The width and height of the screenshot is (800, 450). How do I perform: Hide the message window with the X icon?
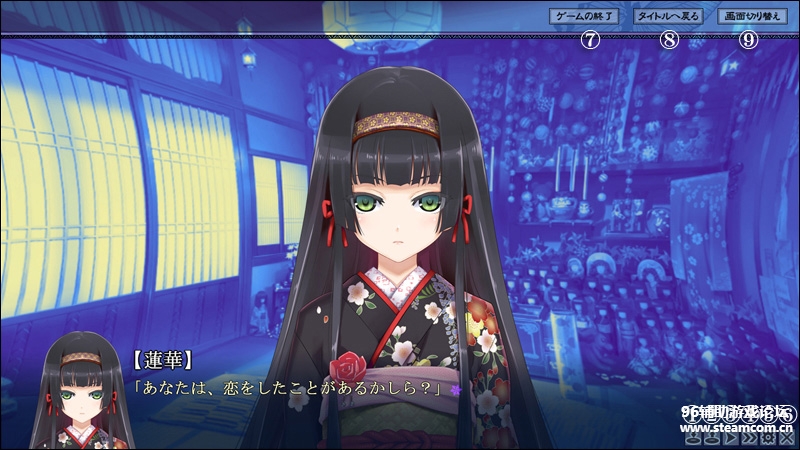click(x=788, y=438)
